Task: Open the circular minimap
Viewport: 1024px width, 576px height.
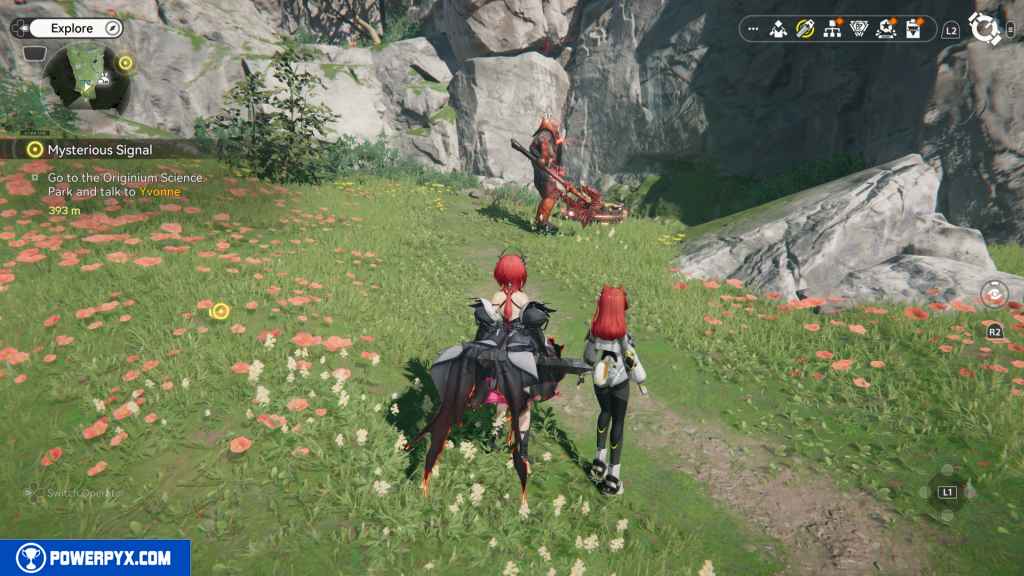Action: pyautogui.click(x=88, y=74)
